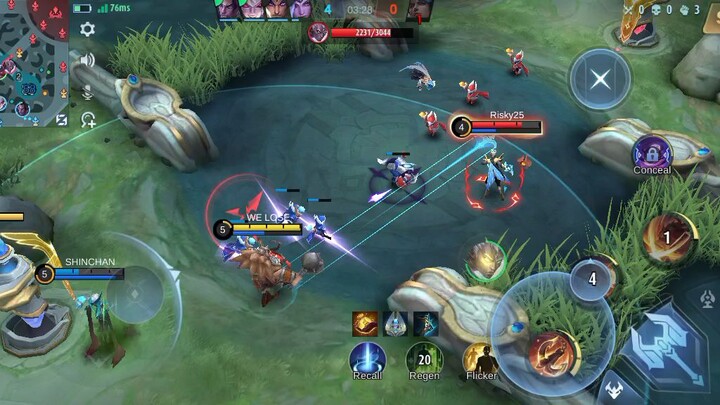Open the quick chat icon below the minimap
The image size is (720, 405).
(89, 121)
